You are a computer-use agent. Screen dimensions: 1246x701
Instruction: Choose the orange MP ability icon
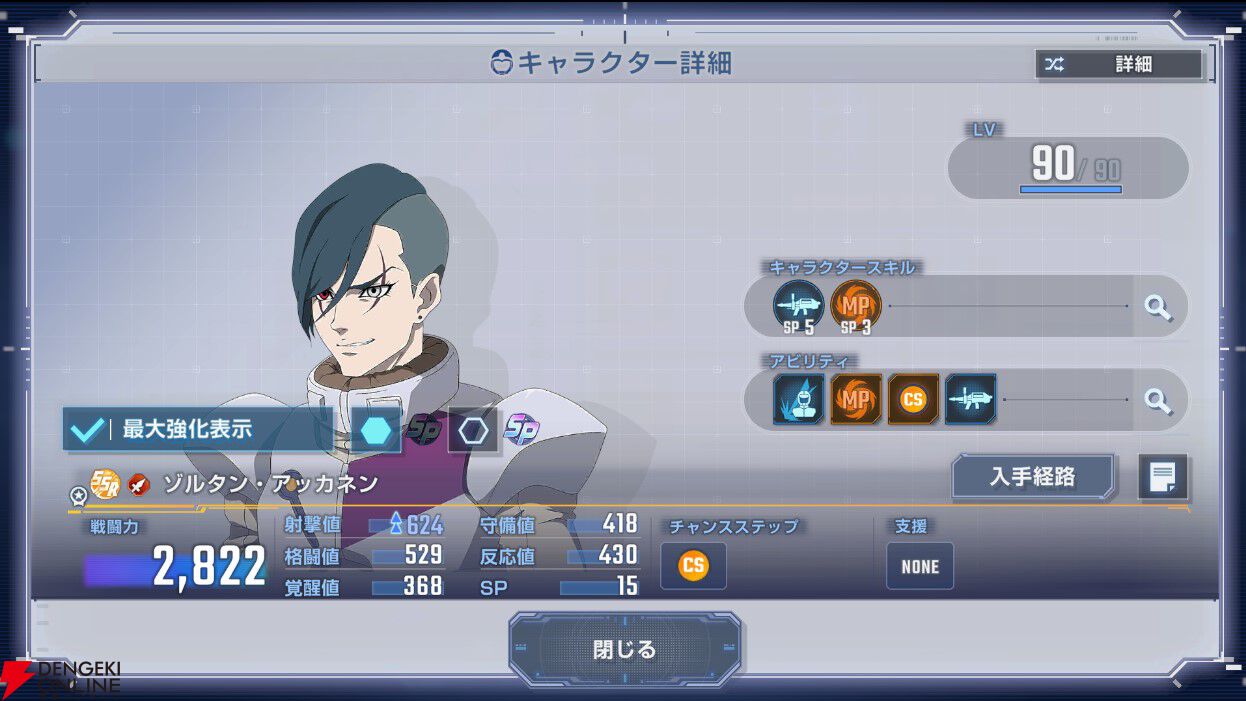click(856, 400)
